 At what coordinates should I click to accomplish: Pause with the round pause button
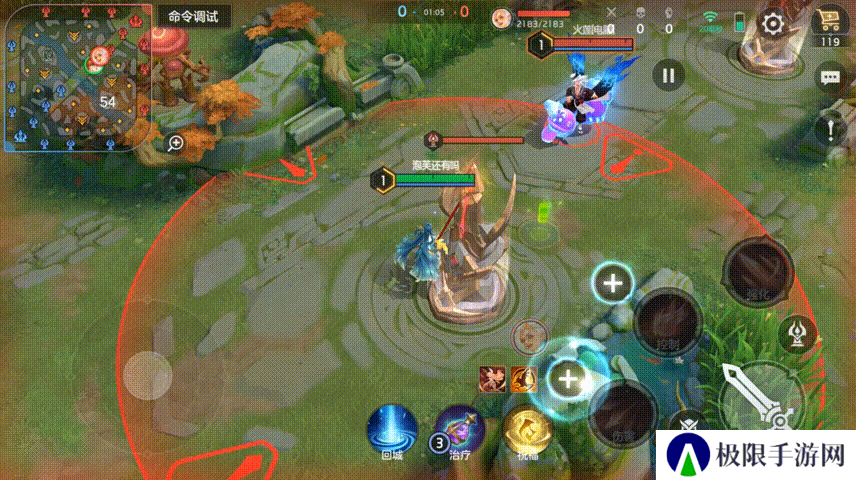pyautogui.click(x=669, y=74)
